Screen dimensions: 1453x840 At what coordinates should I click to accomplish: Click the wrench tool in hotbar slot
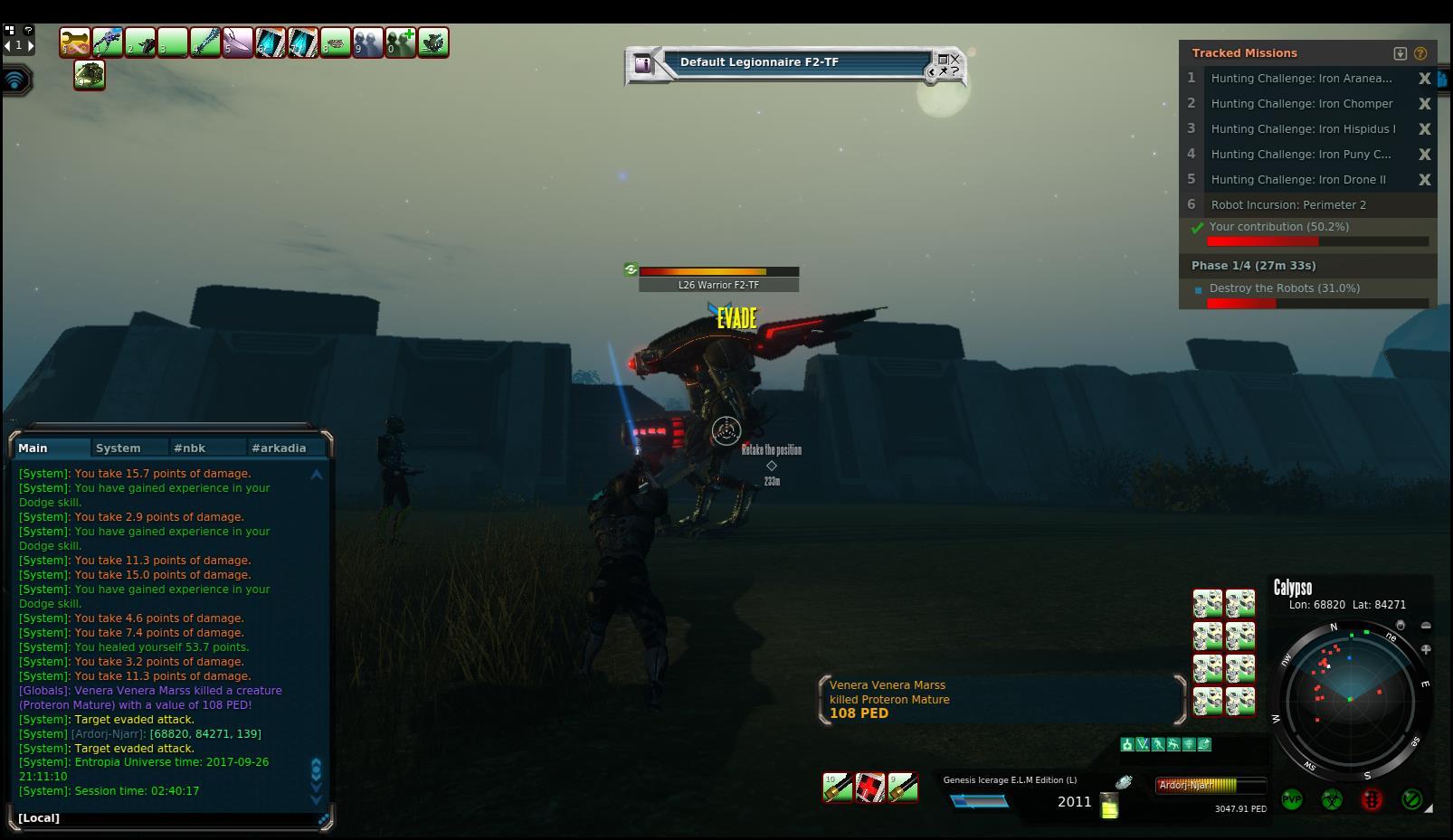coord(75,42)
